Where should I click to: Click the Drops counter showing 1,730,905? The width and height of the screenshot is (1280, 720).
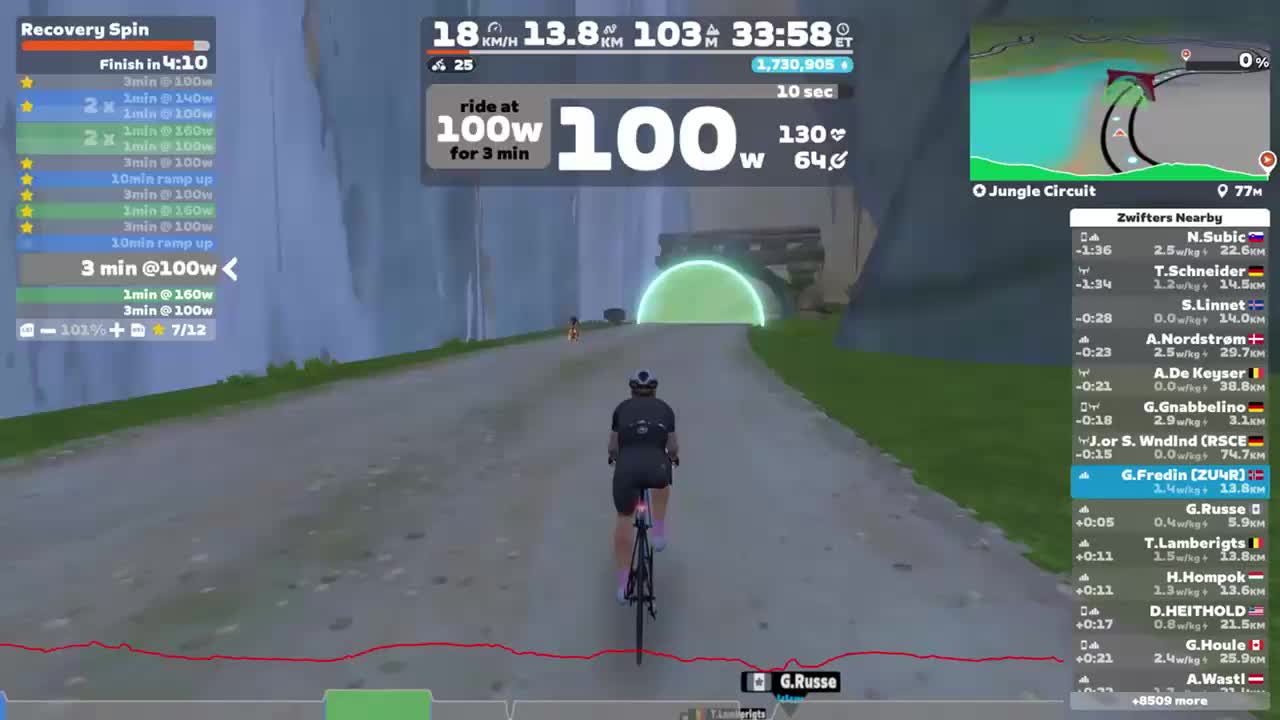[800, 65]
